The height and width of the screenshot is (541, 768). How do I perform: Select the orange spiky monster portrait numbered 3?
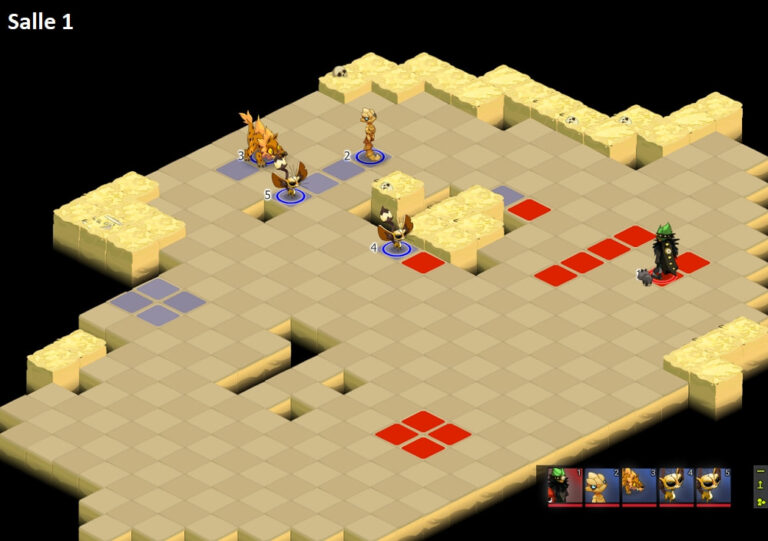(x=639, y=485)
